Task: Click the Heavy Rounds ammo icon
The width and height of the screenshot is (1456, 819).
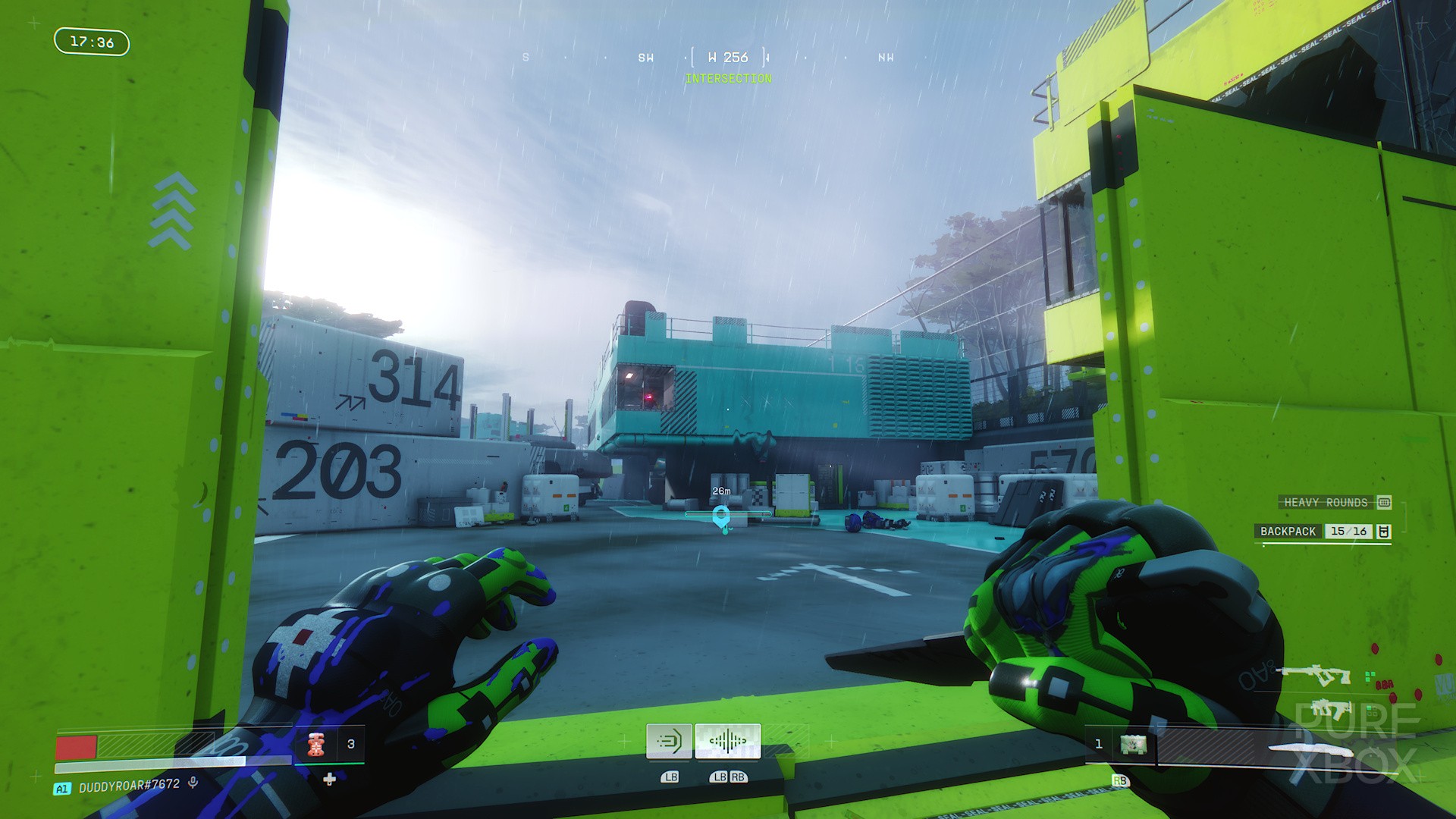Action: pyautogui.click(x=1384, y=502)
